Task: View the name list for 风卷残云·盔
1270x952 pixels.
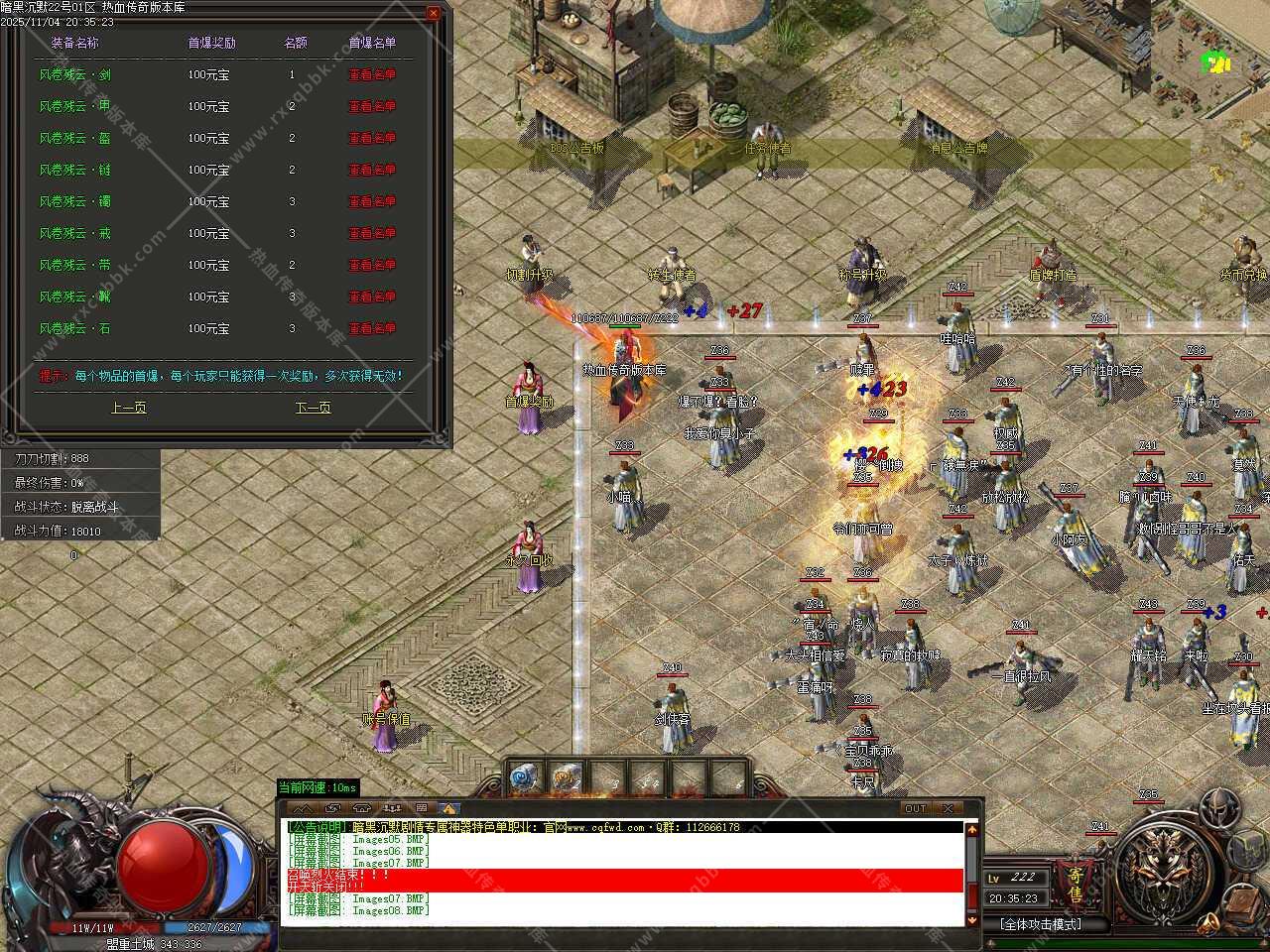Action: pyautogui.click(x=372, y=138)
